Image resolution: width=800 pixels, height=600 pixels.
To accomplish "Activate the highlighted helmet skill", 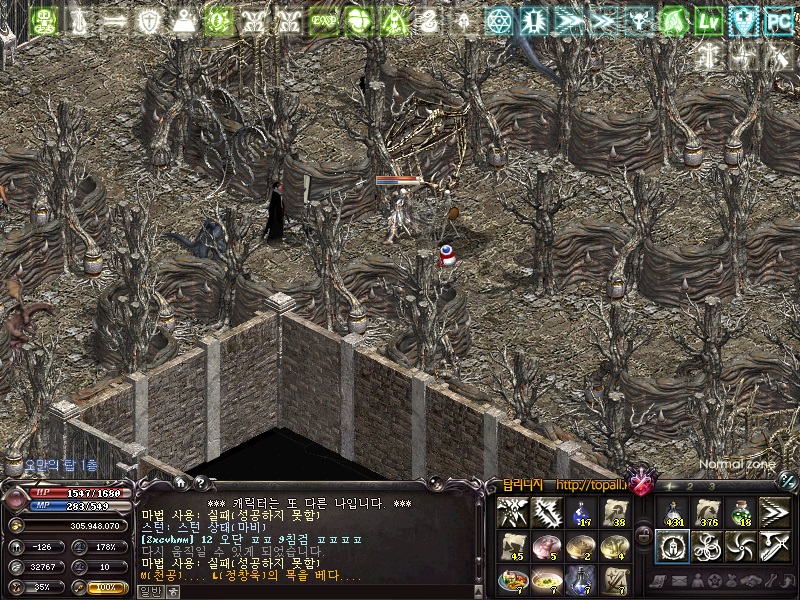I will pos(672,546).
